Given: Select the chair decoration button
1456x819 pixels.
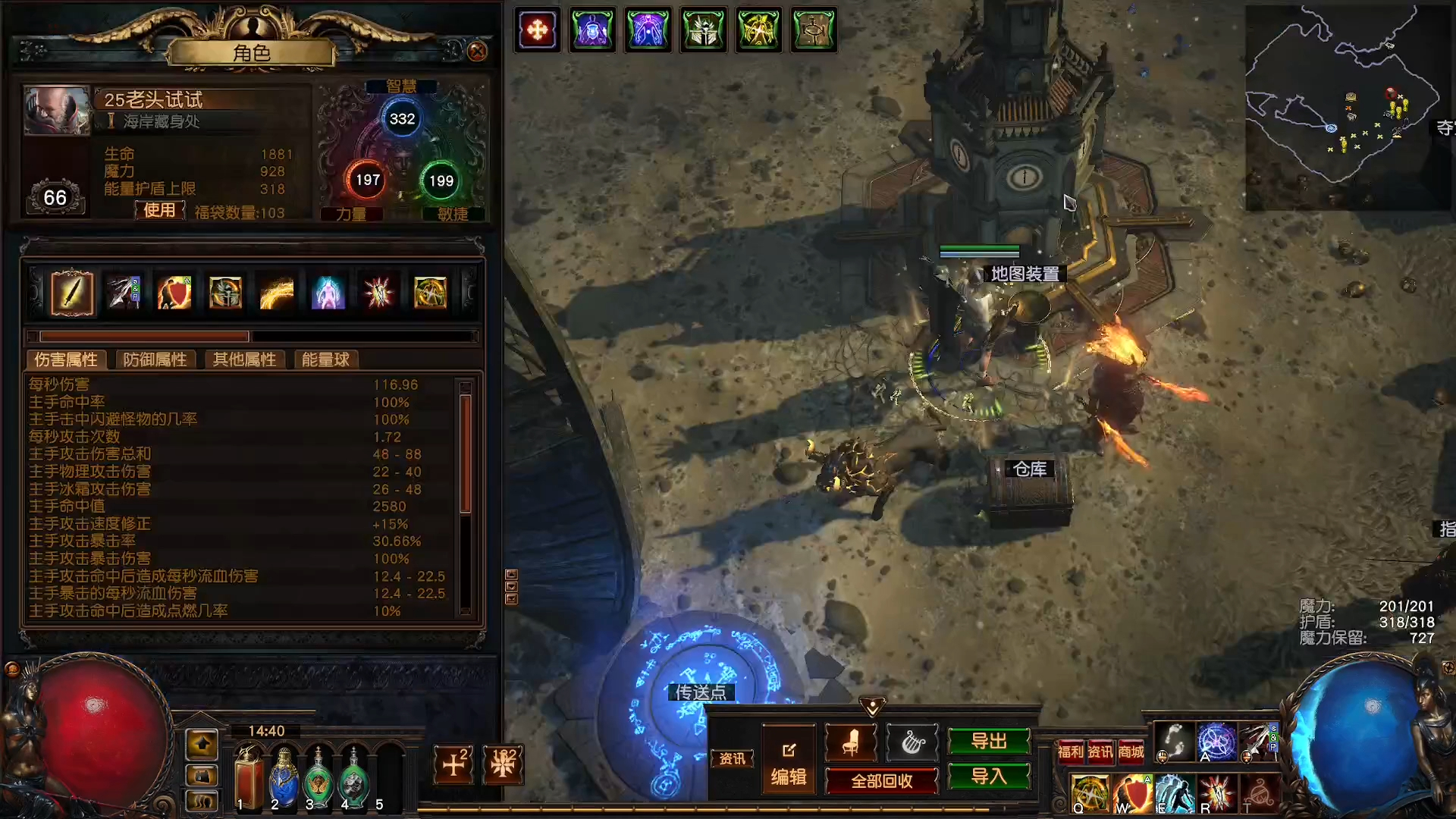Looking at the screenshot, I should pos(850,742).
